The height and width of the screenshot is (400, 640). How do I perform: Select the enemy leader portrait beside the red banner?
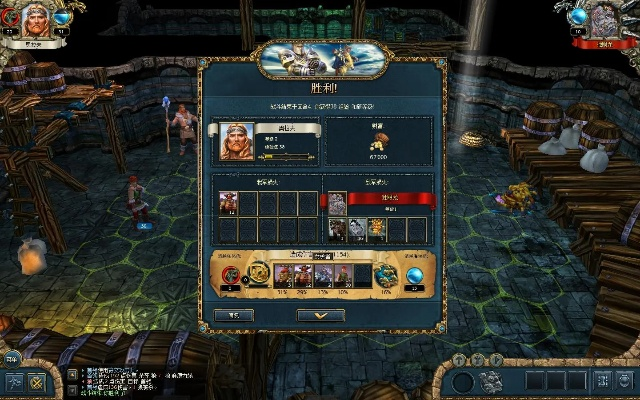click(x=337, y=202)
